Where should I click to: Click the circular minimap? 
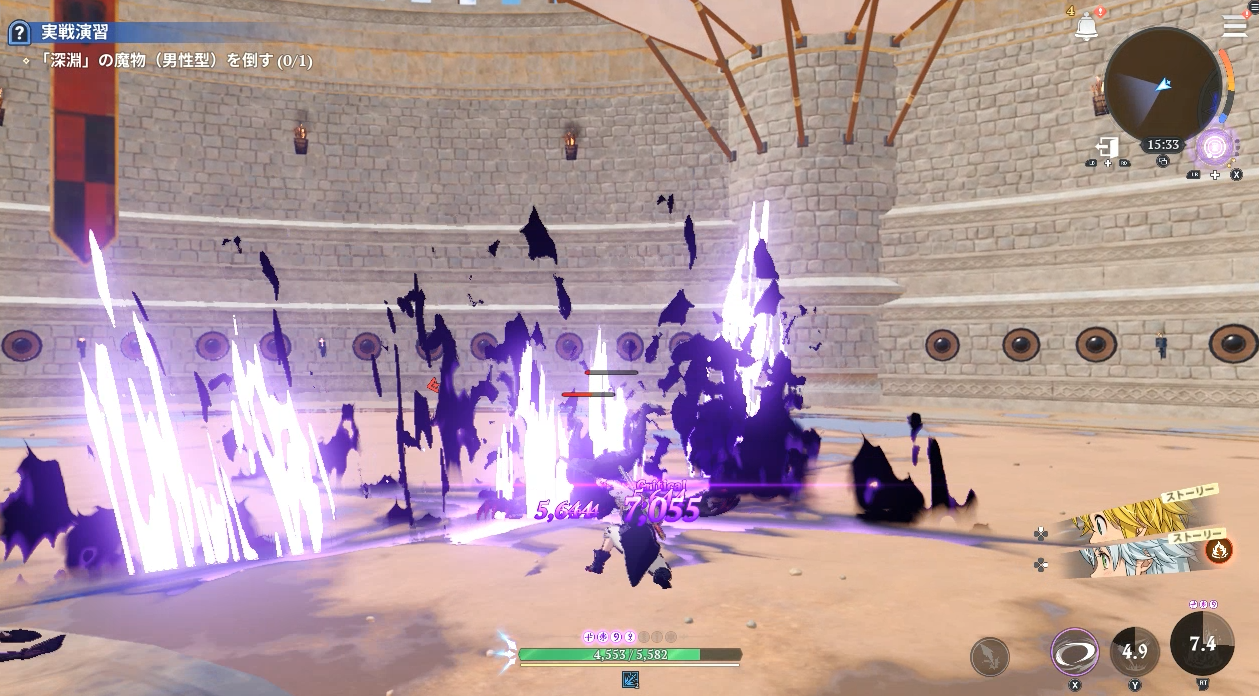1162,85
